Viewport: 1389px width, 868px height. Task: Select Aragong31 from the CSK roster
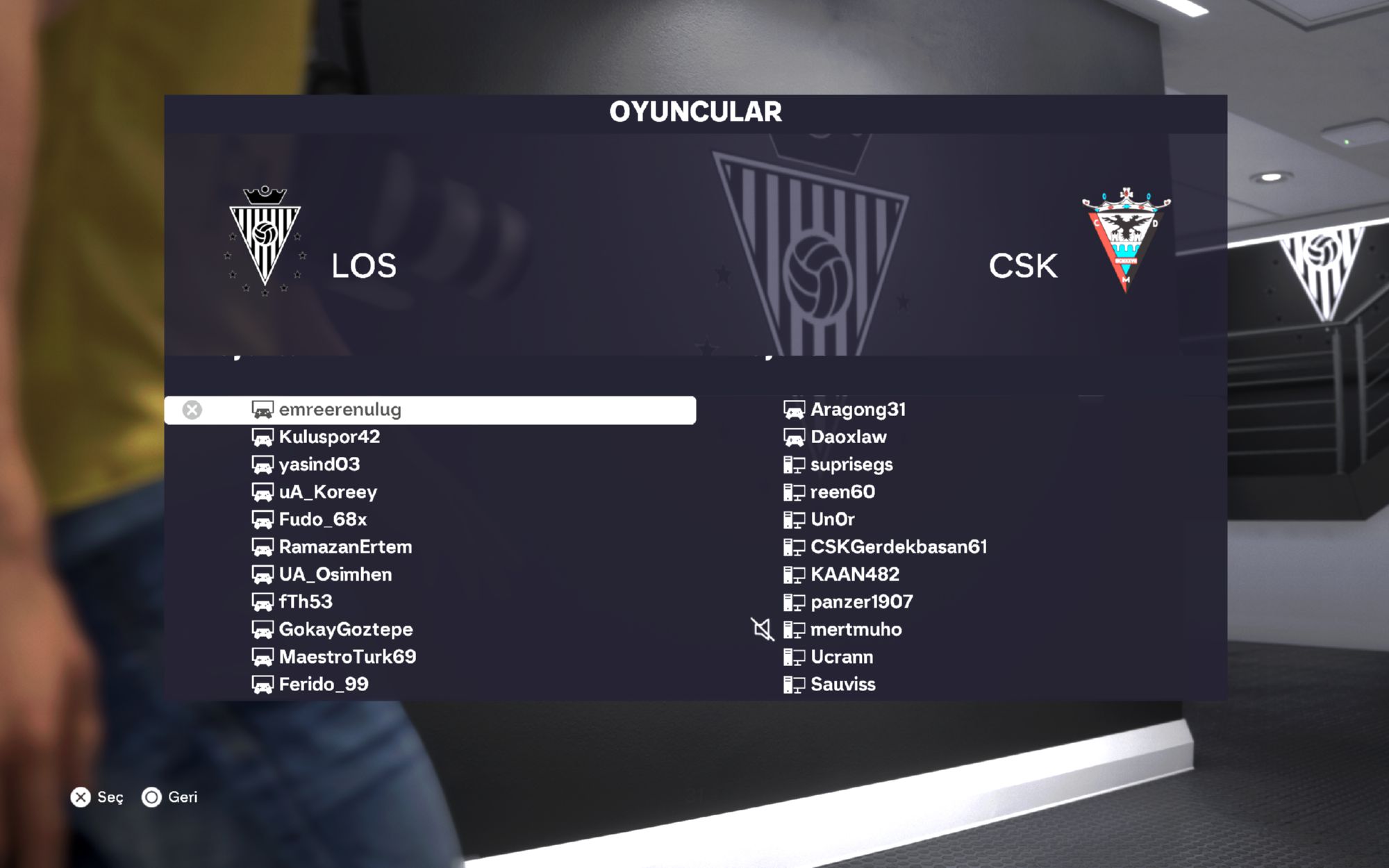[858, 410]
